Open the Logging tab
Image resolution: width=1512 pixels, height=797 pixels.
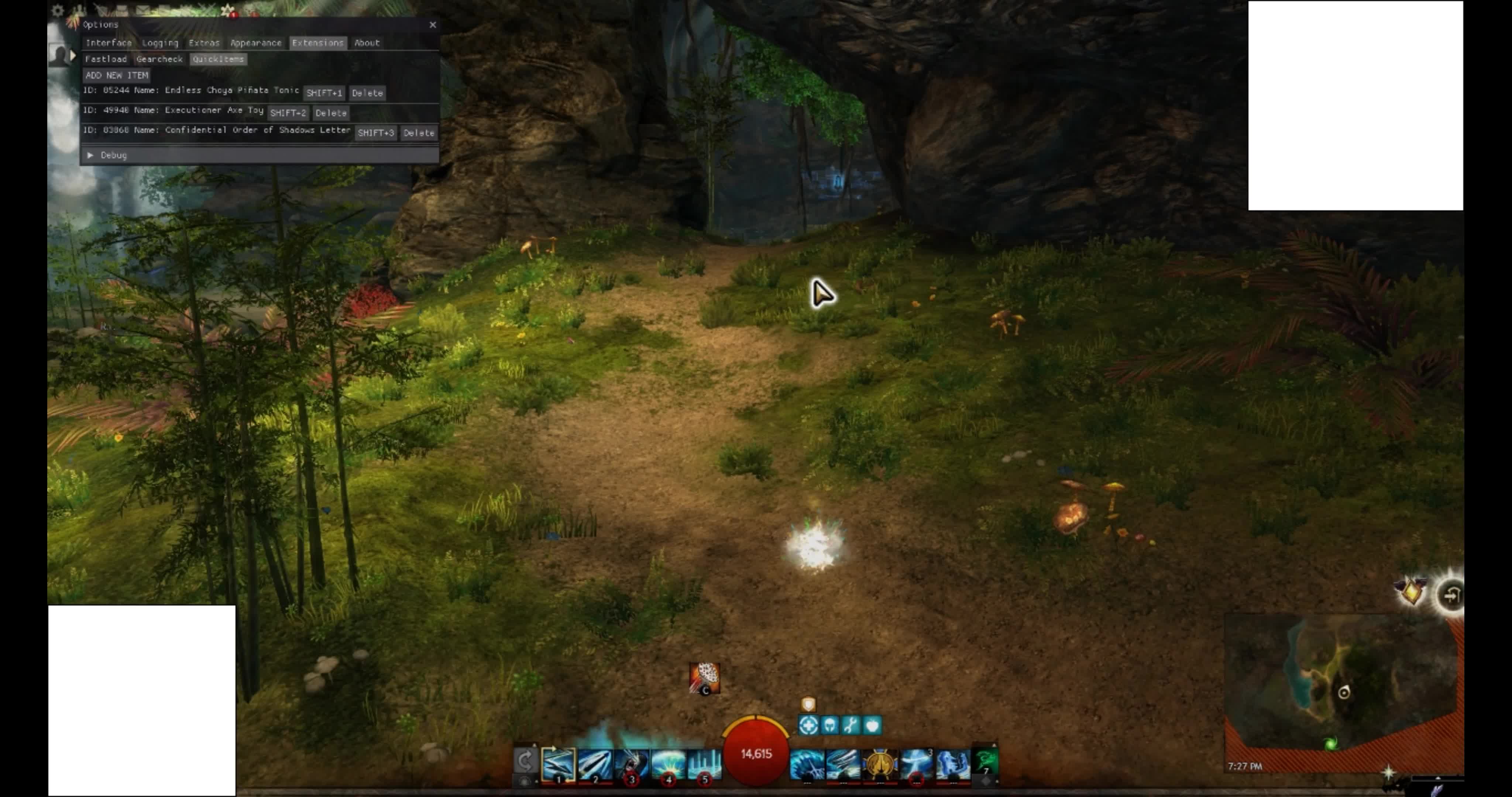click(159, 43)
